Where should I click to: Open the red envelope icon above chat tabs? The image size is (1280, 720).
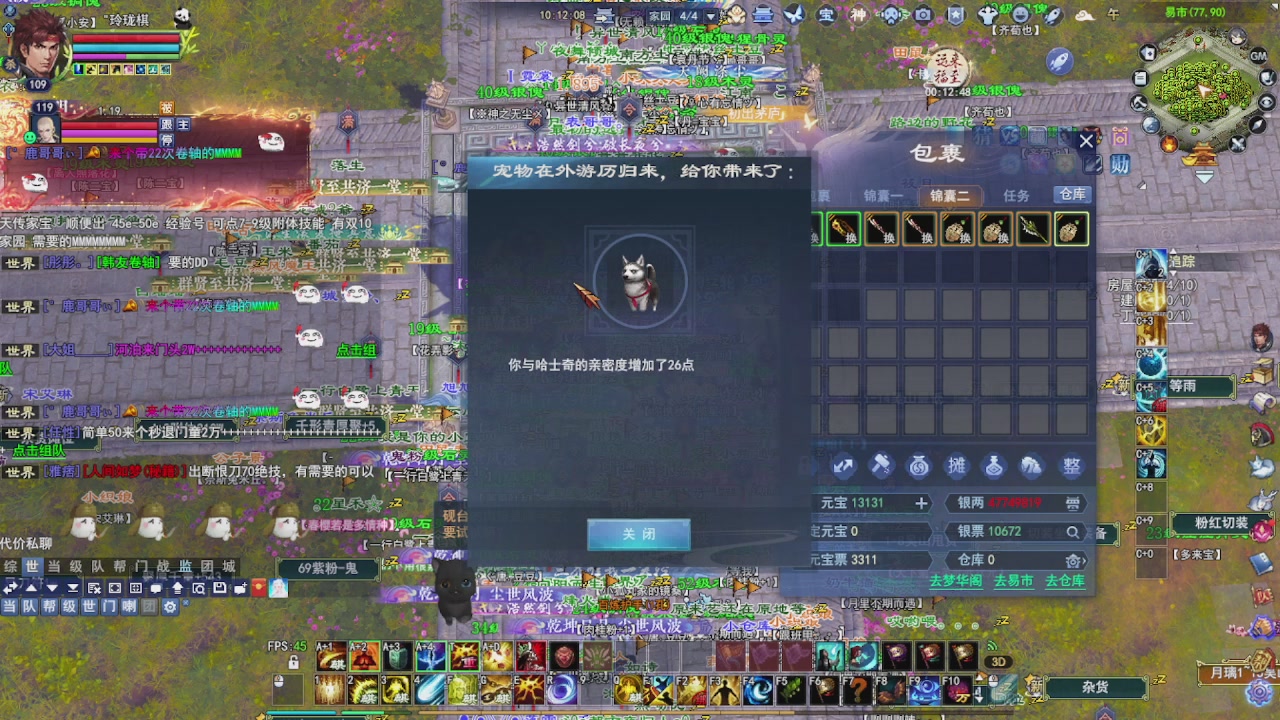[258, 588]
